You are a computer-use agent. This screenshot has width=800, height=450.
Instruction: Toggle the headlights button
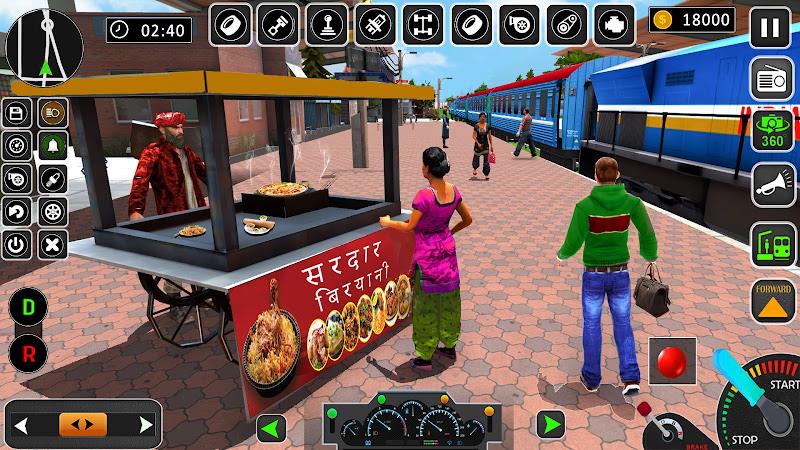[x=52, y=113]
